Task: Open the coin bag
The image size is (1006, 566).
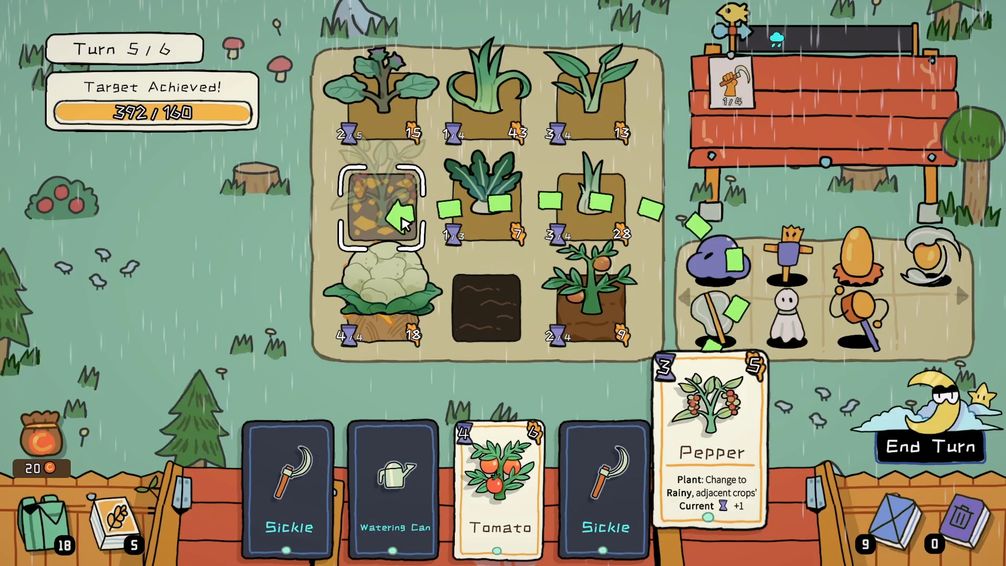Action: (43, 436)
